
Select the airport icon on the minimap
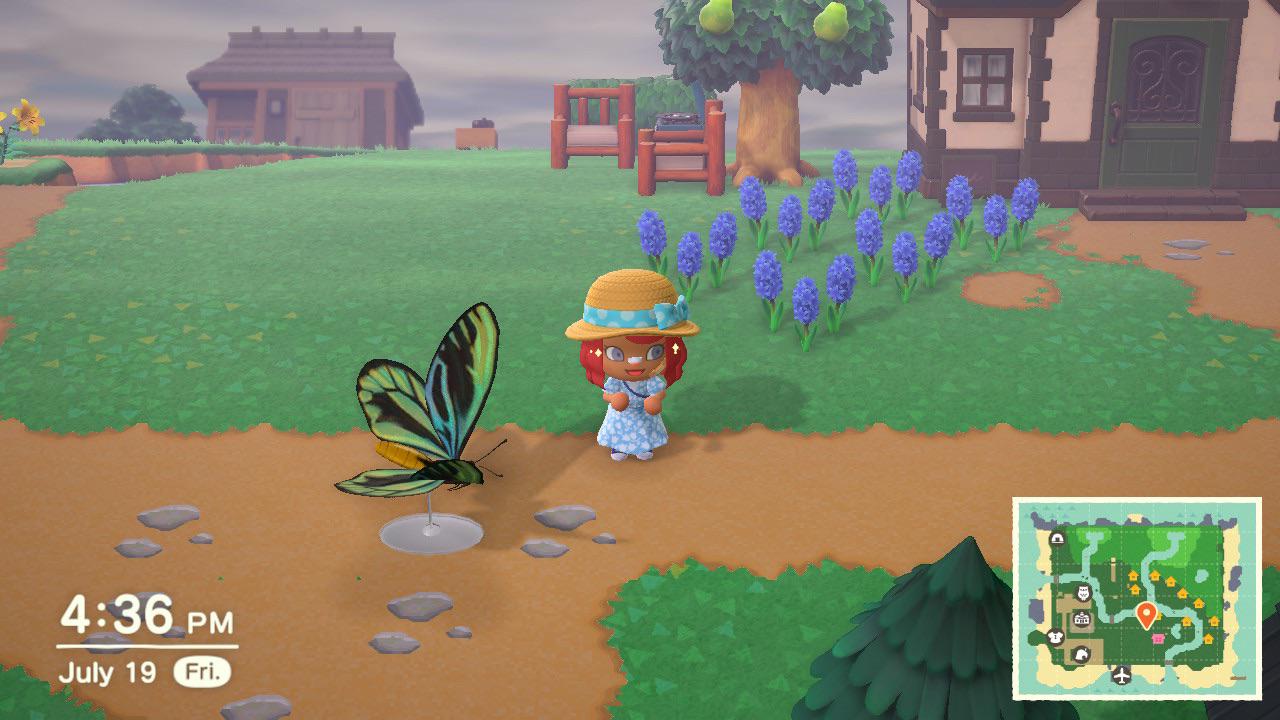coord(1121,675)
